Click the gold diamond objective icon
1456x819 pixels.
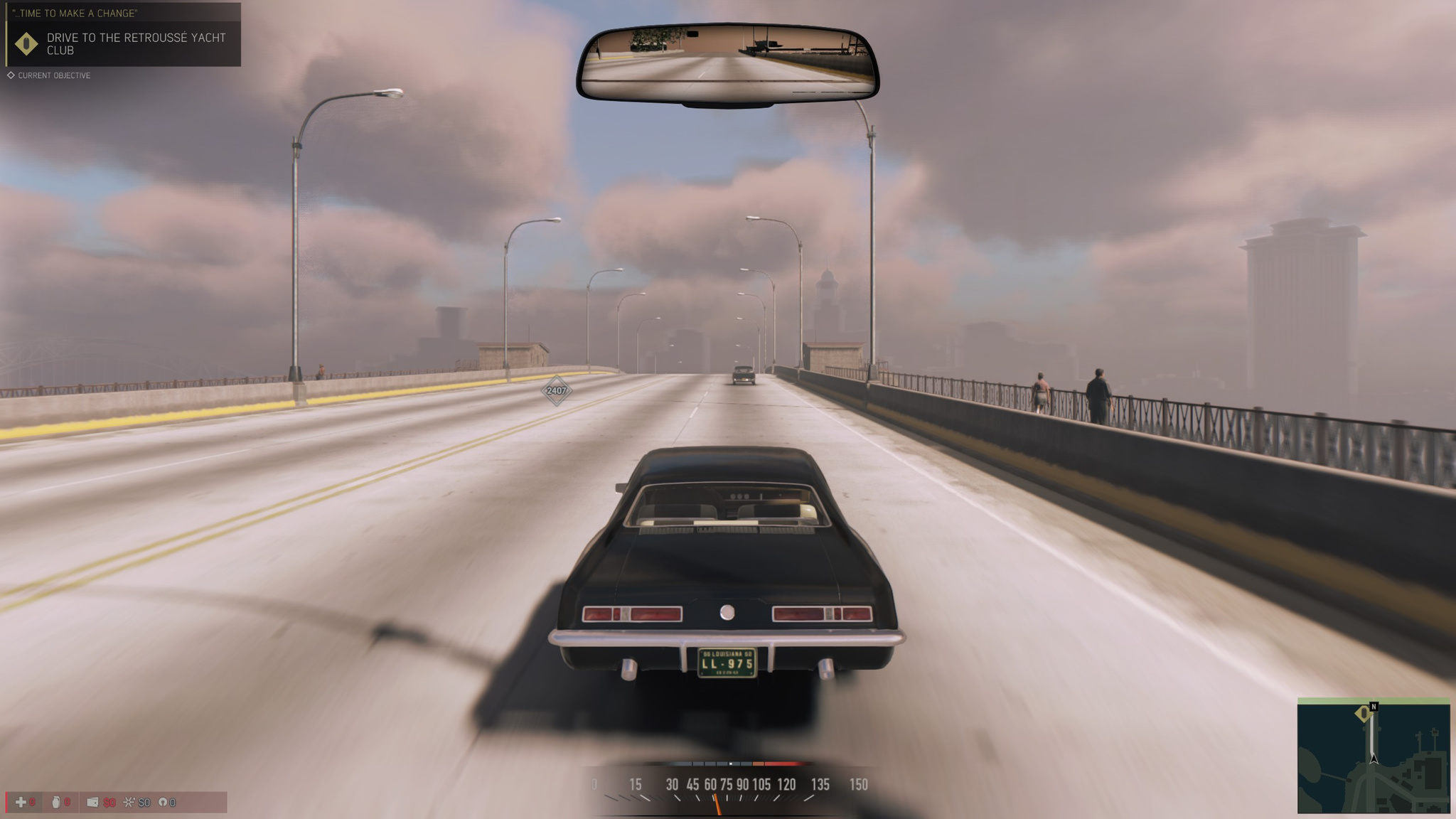click(x=26, y=44)
